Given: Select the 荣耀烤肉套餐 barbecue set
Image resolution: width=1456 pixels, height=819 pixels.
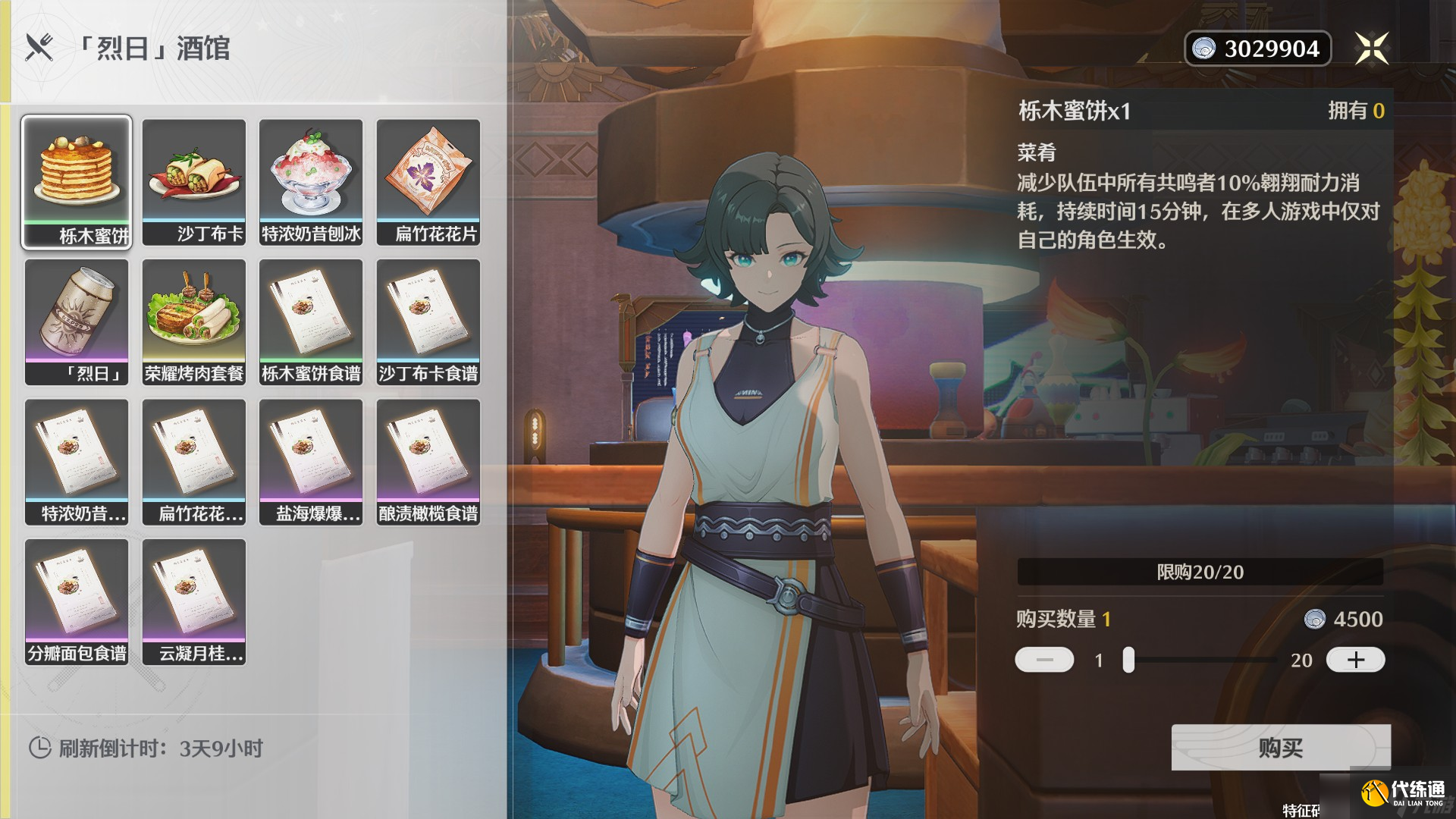Looking at the screenshot, I should click(x=193, y=321).
